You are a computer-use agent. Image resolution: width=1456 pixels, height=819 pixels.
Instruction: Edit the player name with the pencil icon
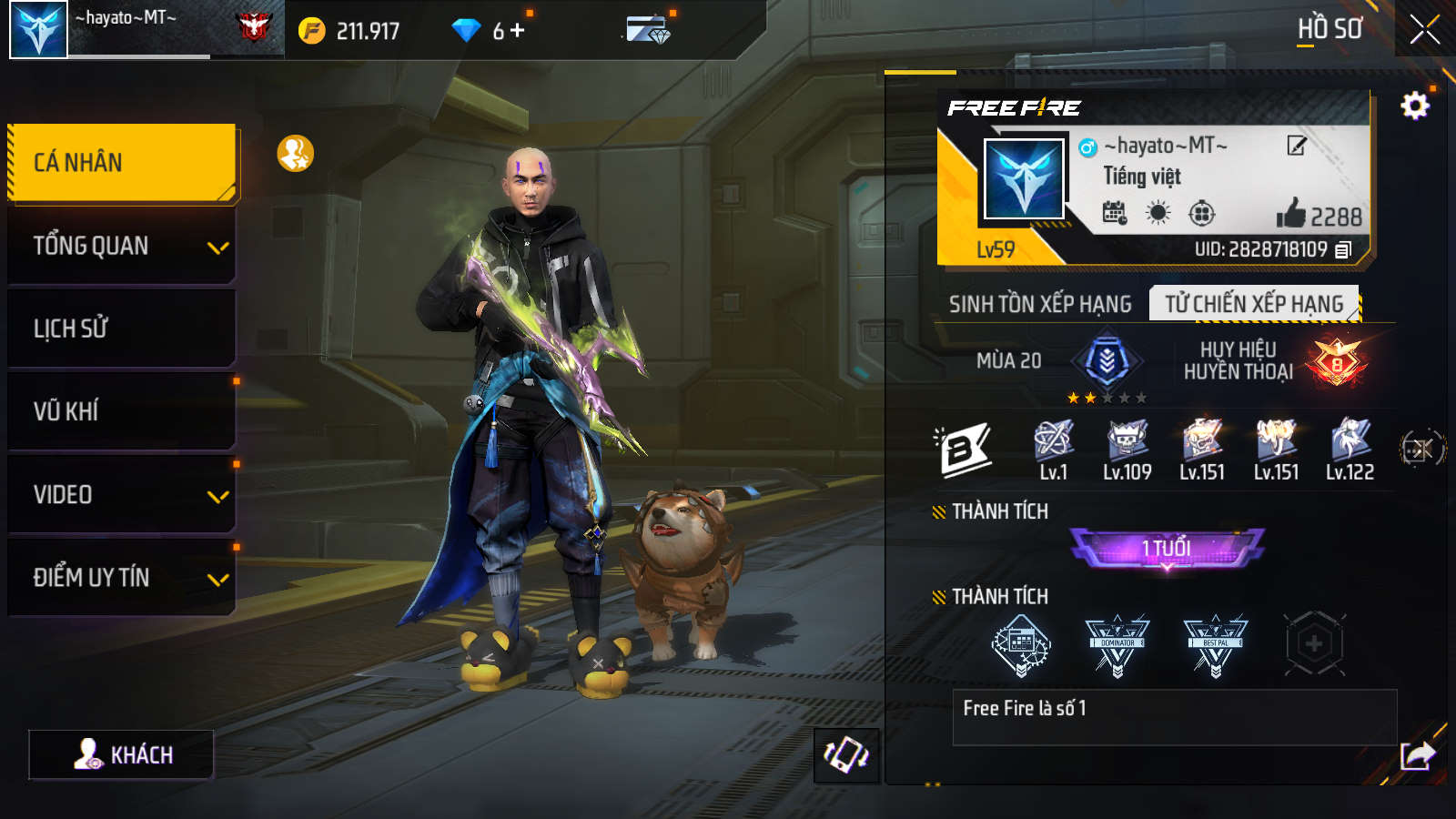[x=1297, y=146]
